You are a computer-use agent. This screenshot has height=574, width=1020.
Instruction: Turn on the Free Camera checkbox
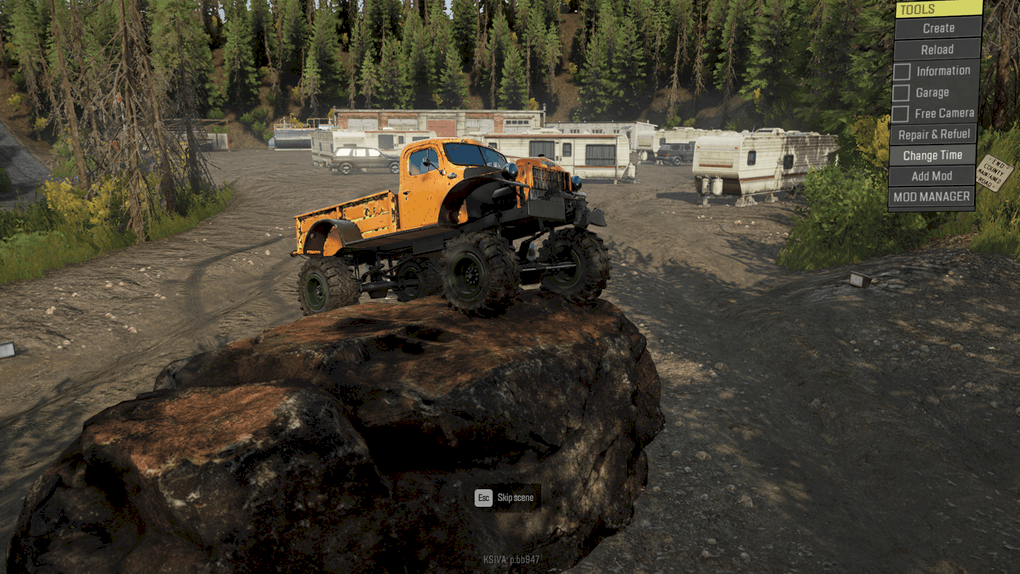[902, 114]
